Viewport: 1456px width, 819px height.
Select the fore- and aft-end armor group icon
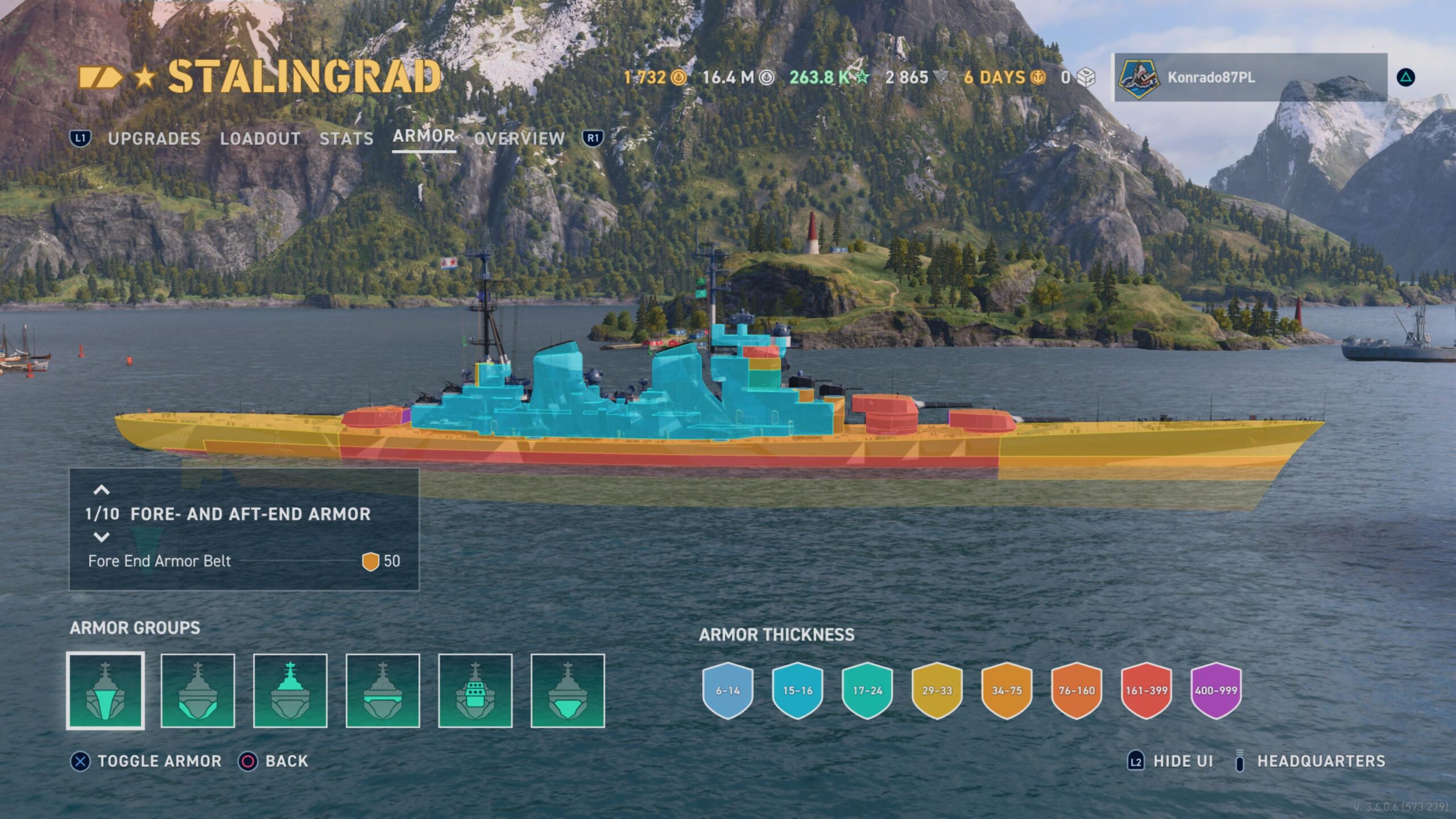pos(106,690)
